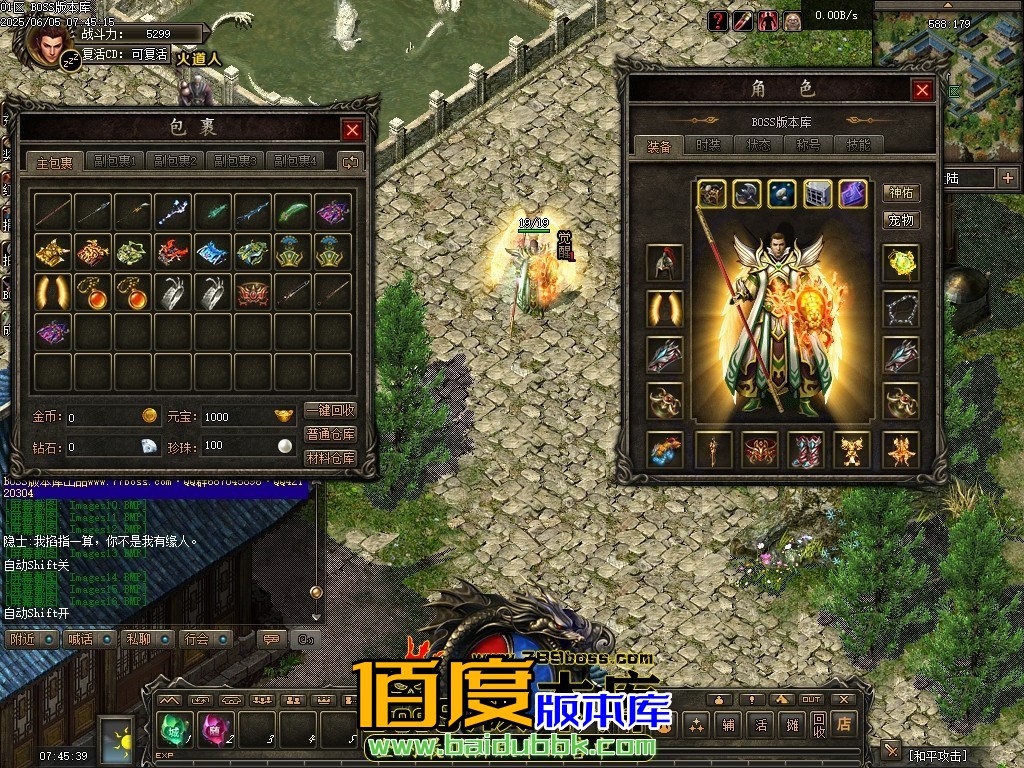The image size is (1024, 768).
Task: Switch to the 副包裹1 bag tab
Action: click(115, 161)
